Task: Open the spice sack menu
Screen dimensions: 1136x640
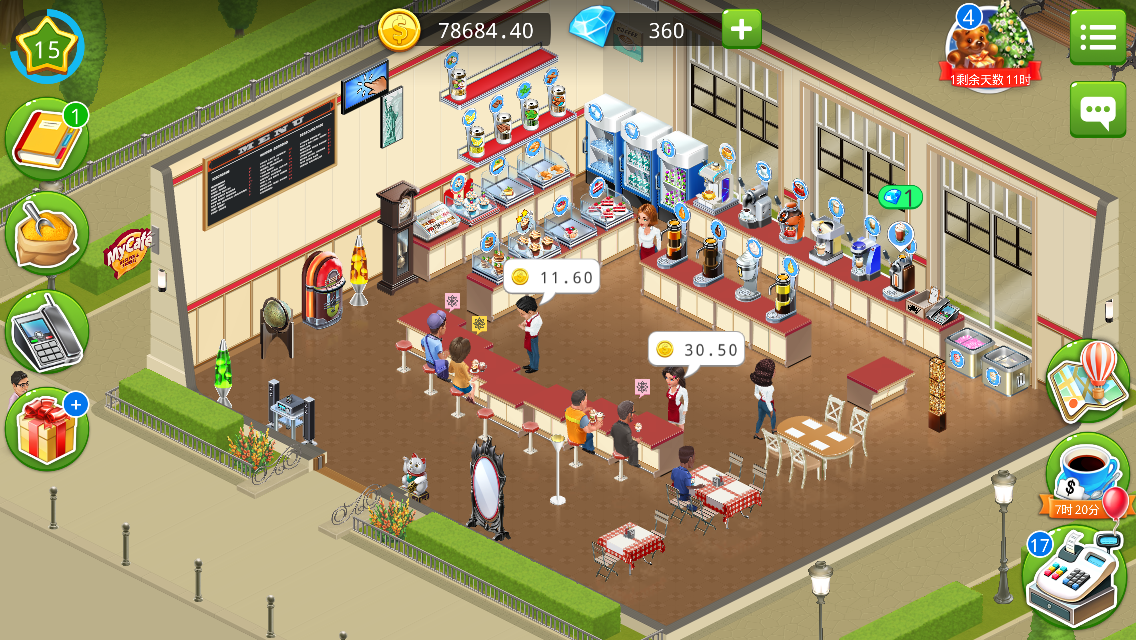Action: point(46,233)
